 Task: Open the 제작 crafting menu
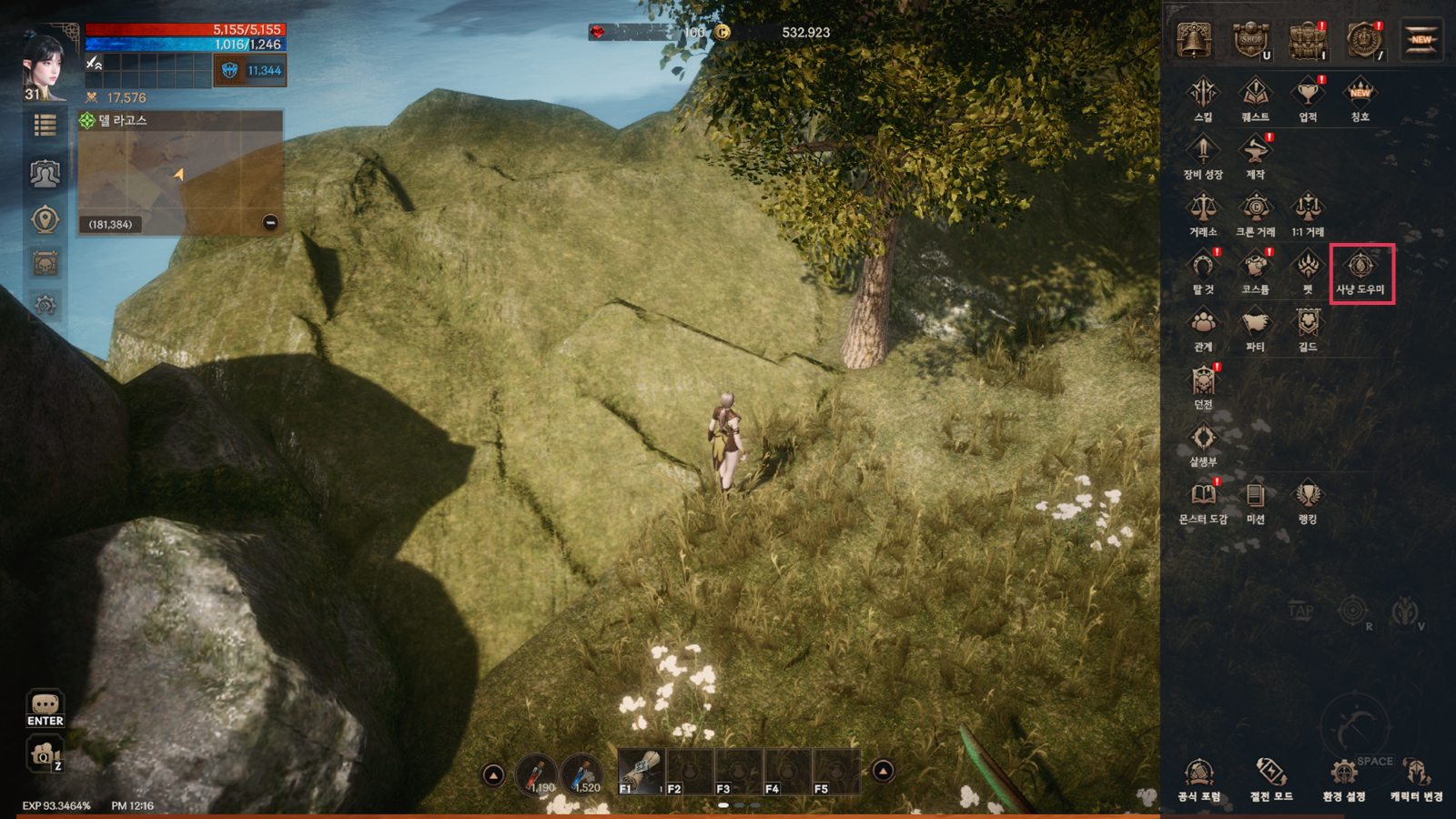point(1255,156)
